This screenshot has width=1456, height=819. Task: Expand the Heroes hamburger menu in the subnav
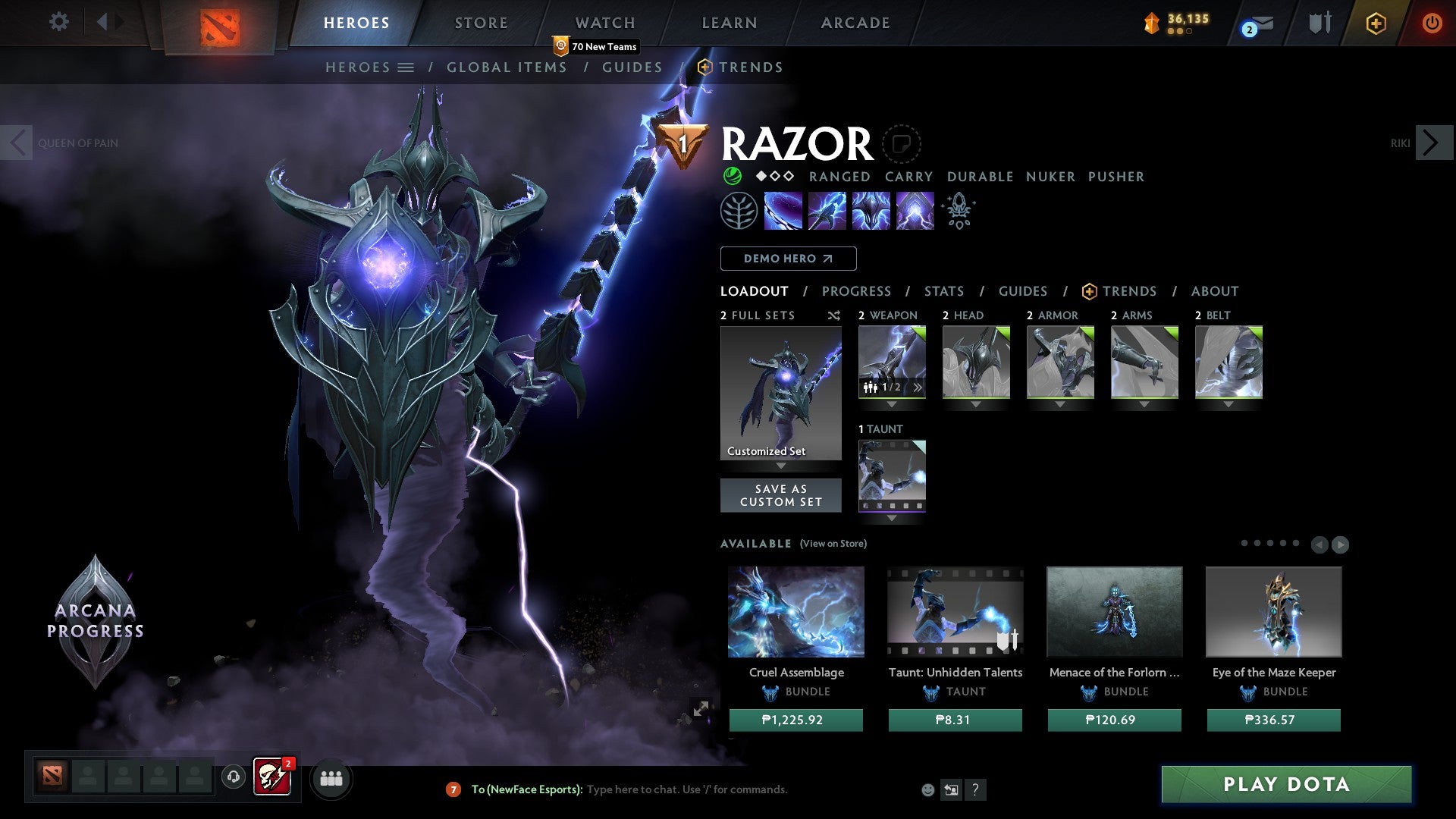(x=407, y=67)
